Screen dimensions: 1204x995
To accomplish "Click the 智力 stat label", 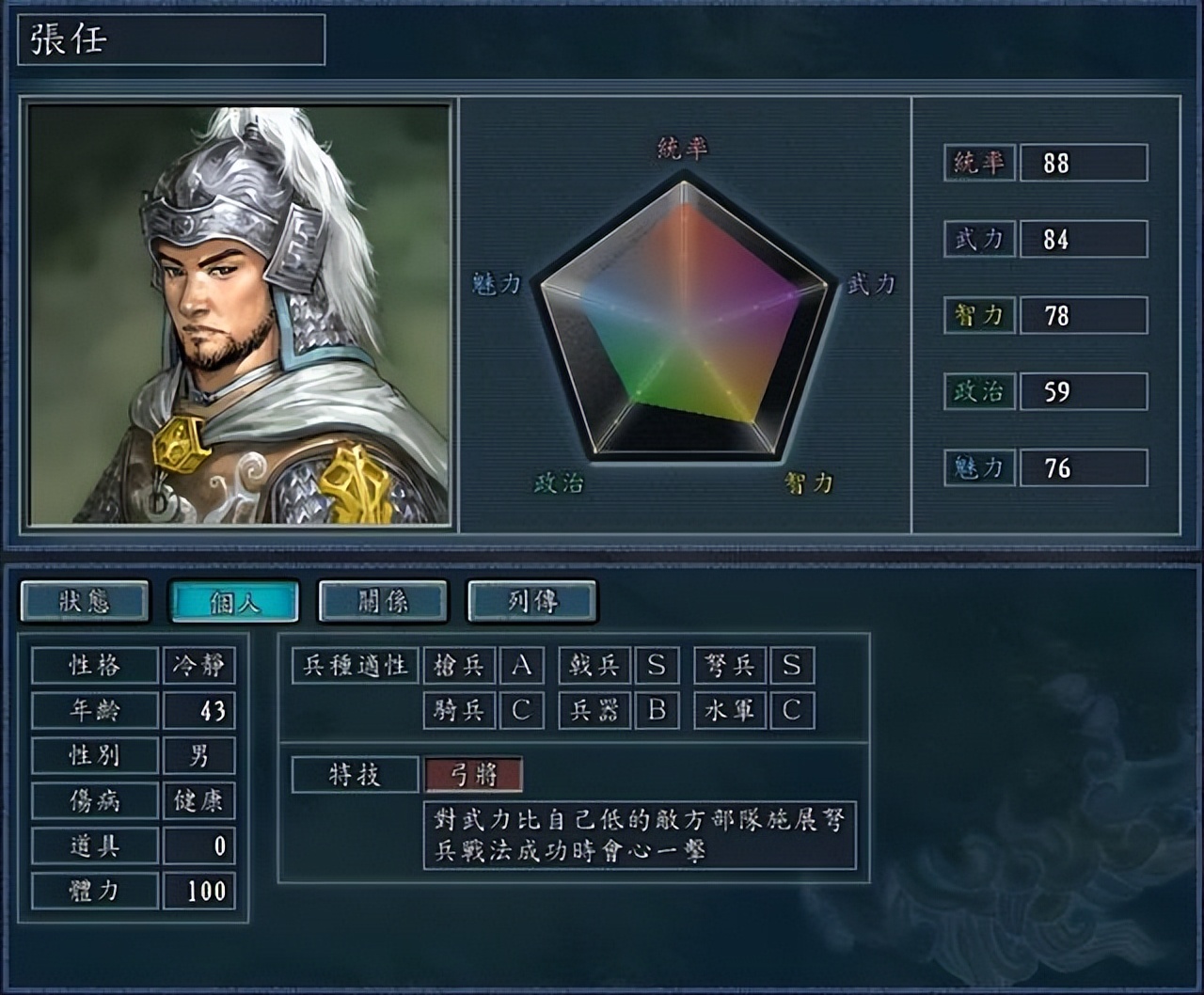I will (978, 314).
